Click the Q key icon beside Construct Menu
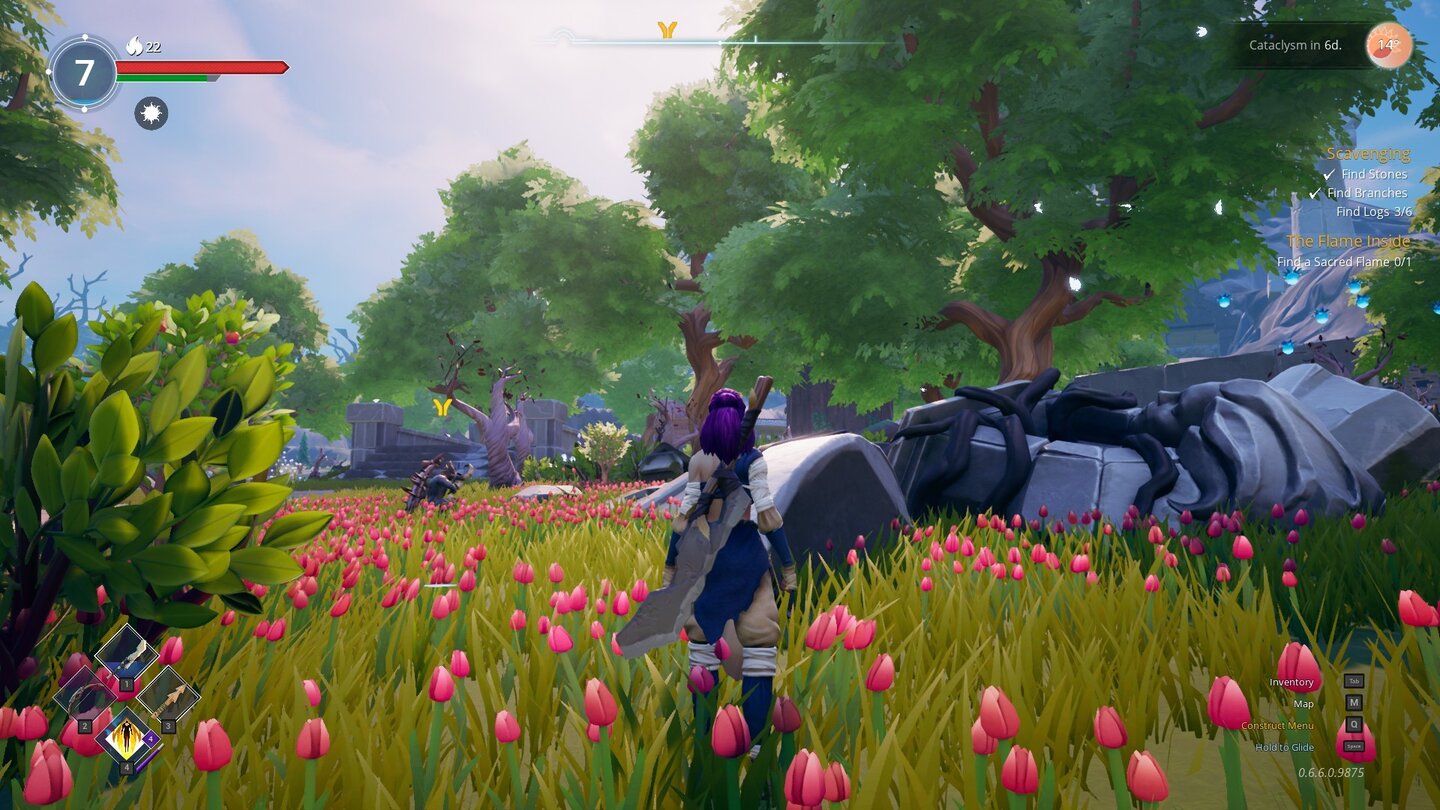This screenshot has width=1440, height=810. coord(1353,723)
